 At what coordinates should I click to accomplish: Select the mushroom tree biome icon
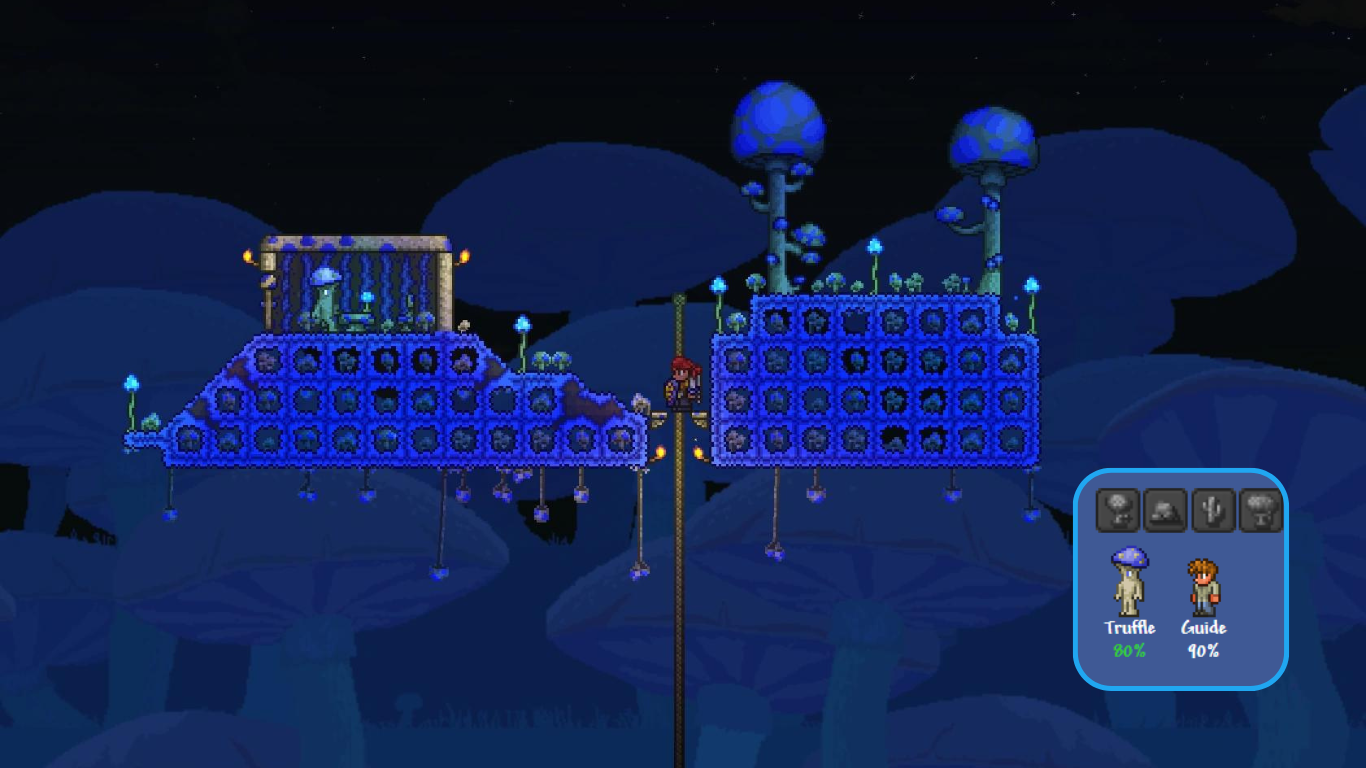1259,509
